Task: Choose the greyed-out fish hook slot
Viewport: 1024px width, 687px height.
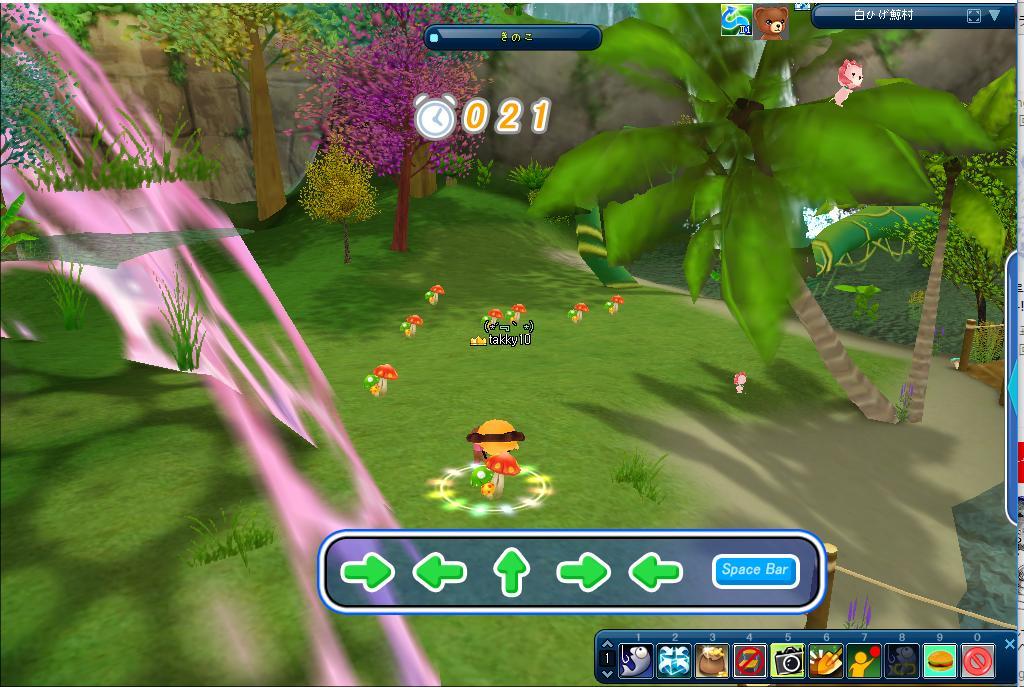Action: click(902, 661)
